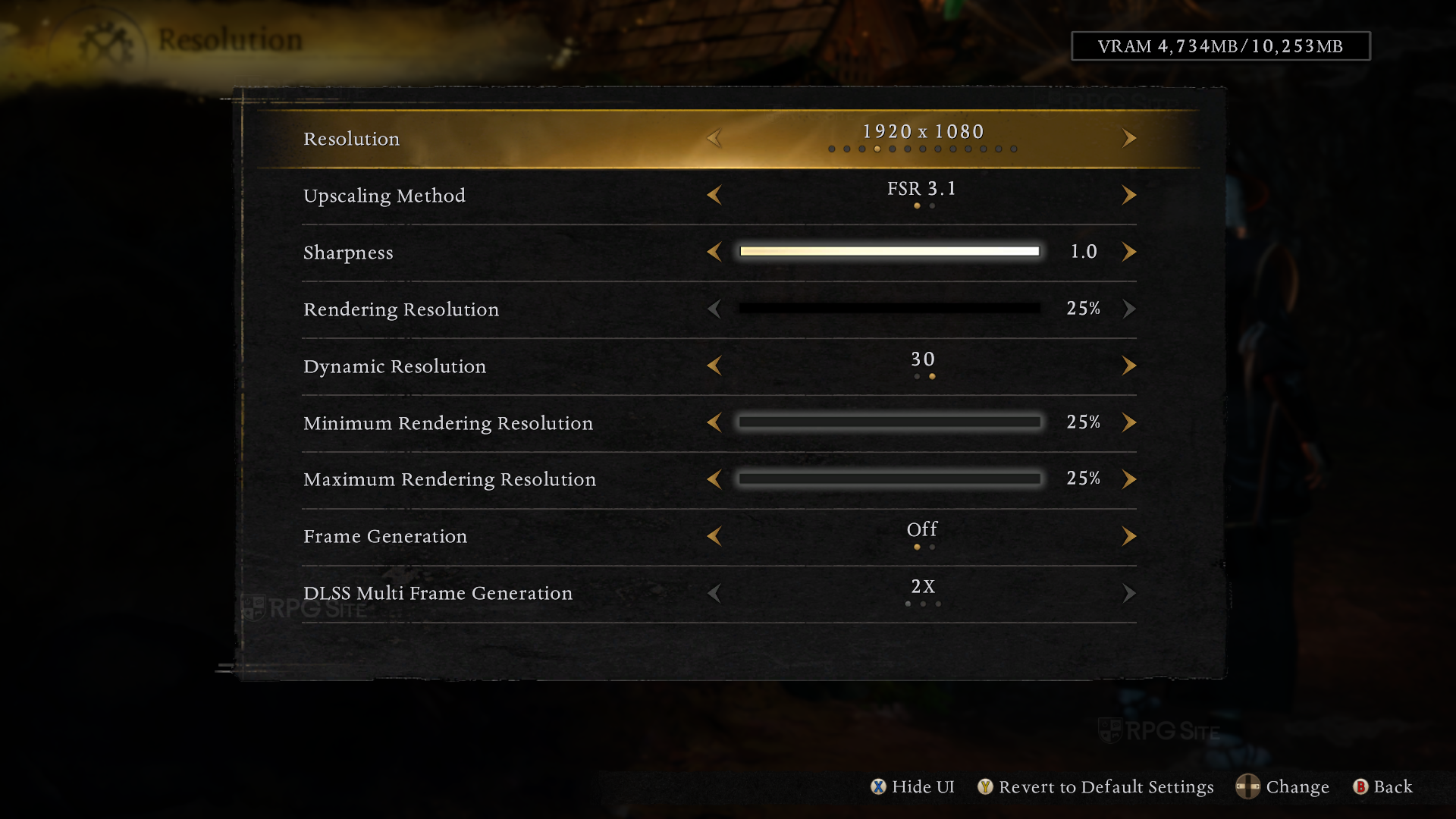The image size is (1456, 819).
Task: Choose Revert to Default Settings
Action: click(x=1096, y=787)
